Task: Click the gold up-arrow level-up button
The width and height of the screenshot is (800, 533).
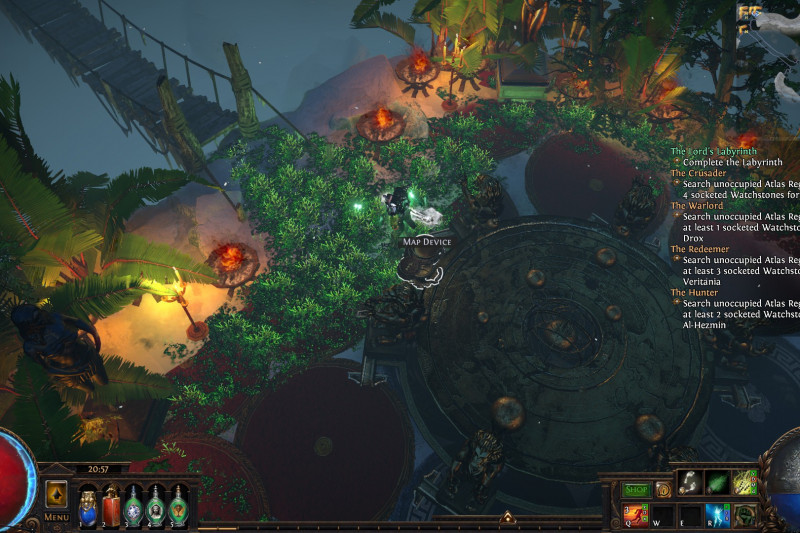Action: point(507,517)
